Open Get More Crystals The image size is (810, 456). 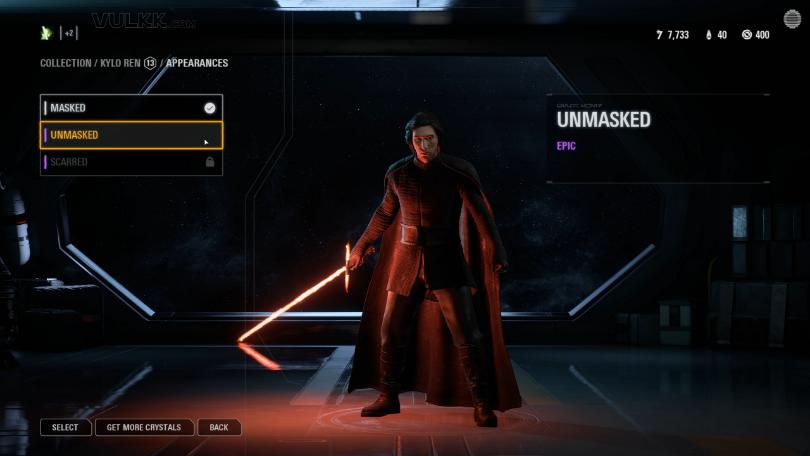pyautogui.click(x=144, y=427)
